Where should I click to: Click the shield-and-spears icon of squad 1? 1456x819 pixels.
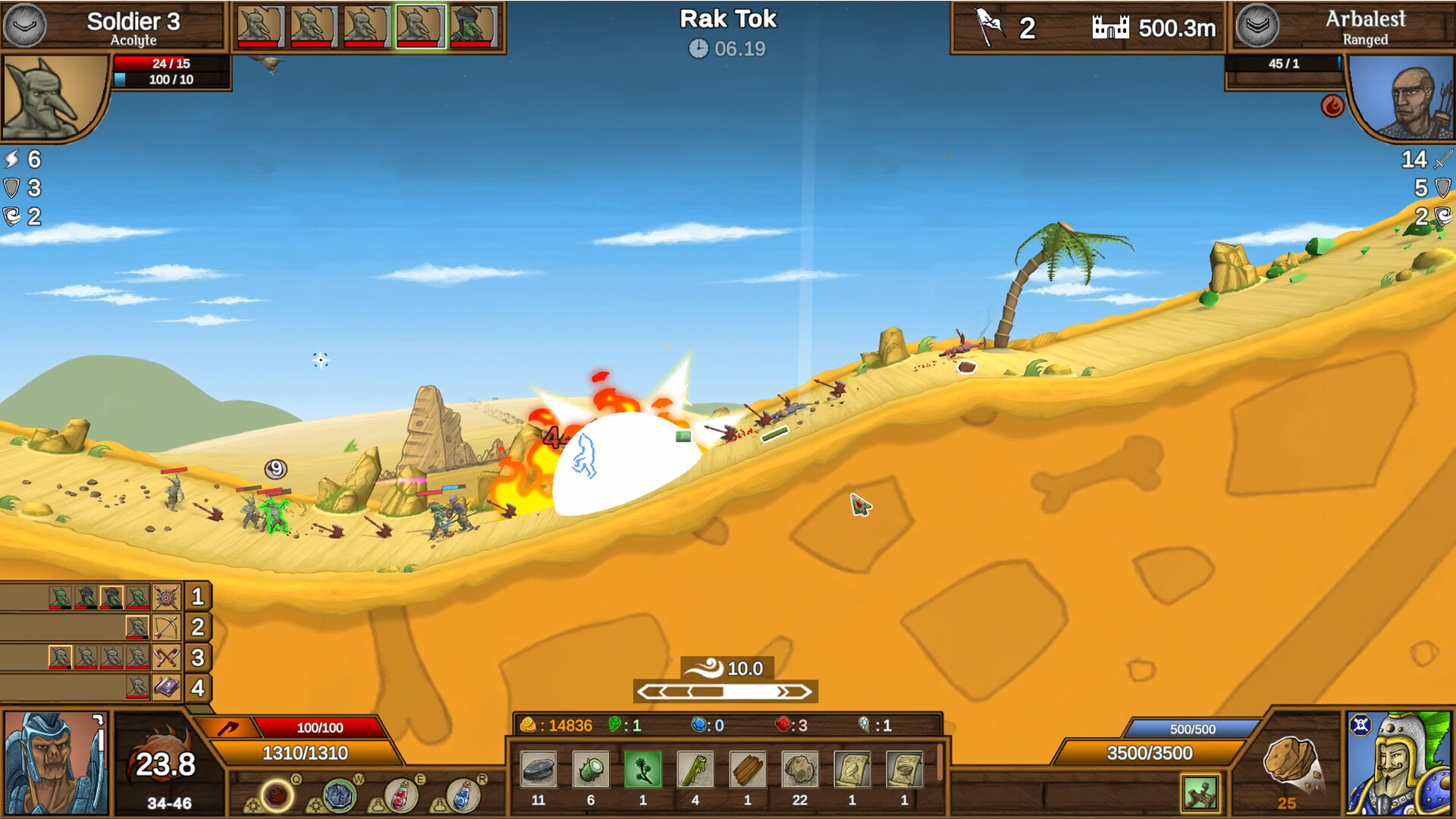(x=166, y=598)
